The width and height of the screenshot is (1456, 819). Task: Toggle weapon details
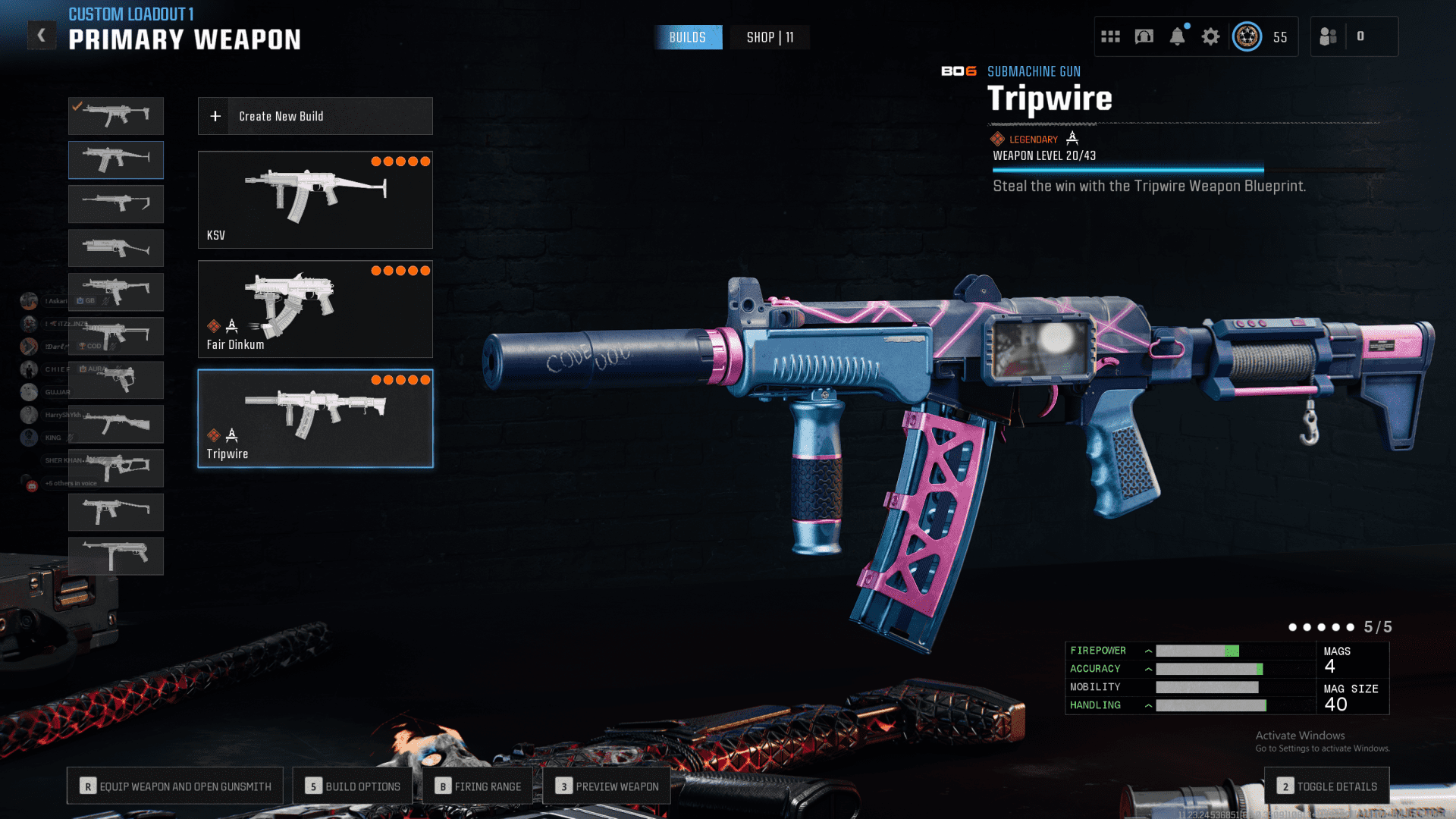[x=1327, y=786]
